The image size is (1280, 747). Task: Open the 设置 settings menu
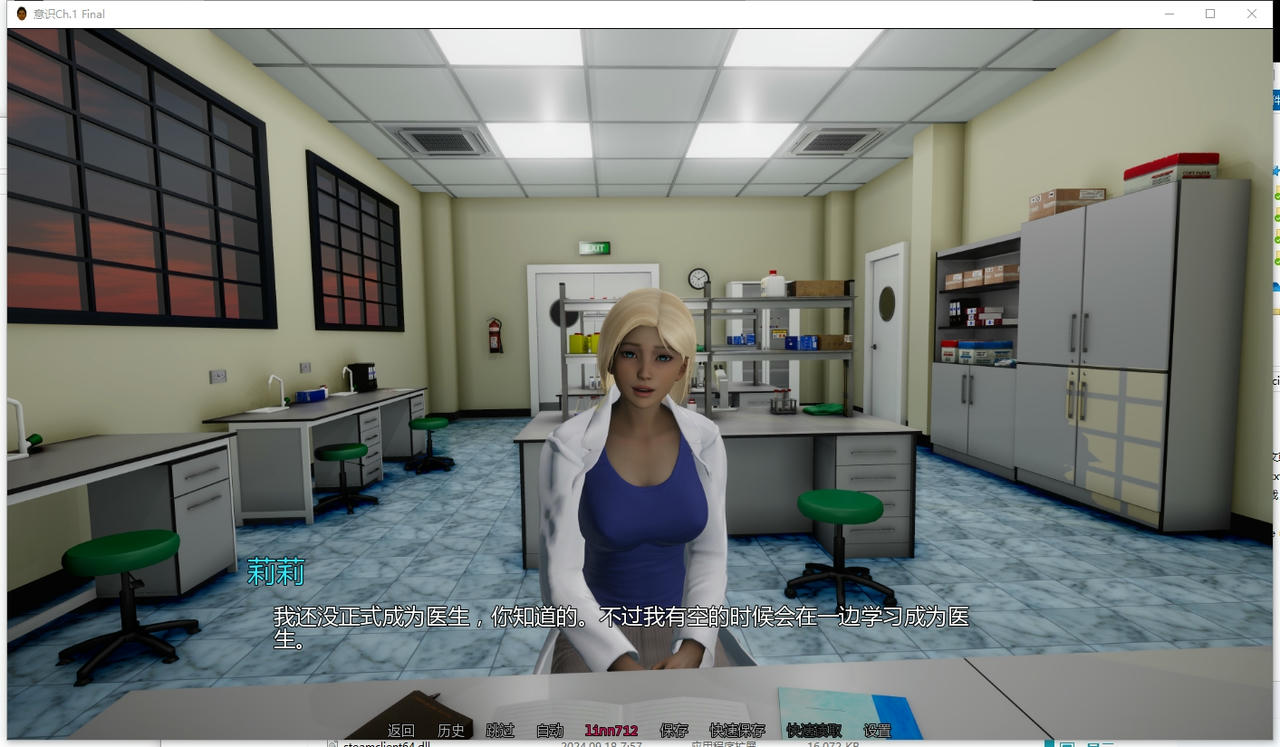click(877, 731)
